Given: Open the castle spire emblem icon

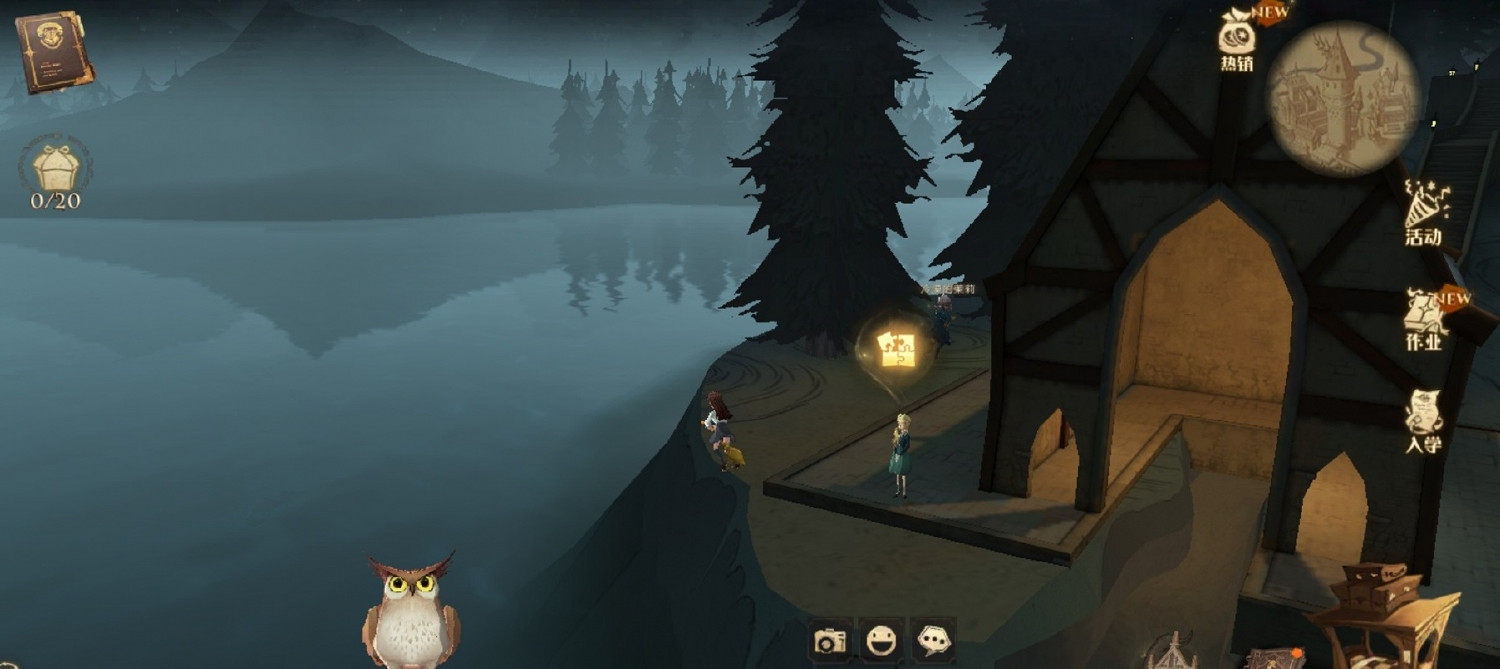Looking at the screenshot, I should [x=1172, y=652].
